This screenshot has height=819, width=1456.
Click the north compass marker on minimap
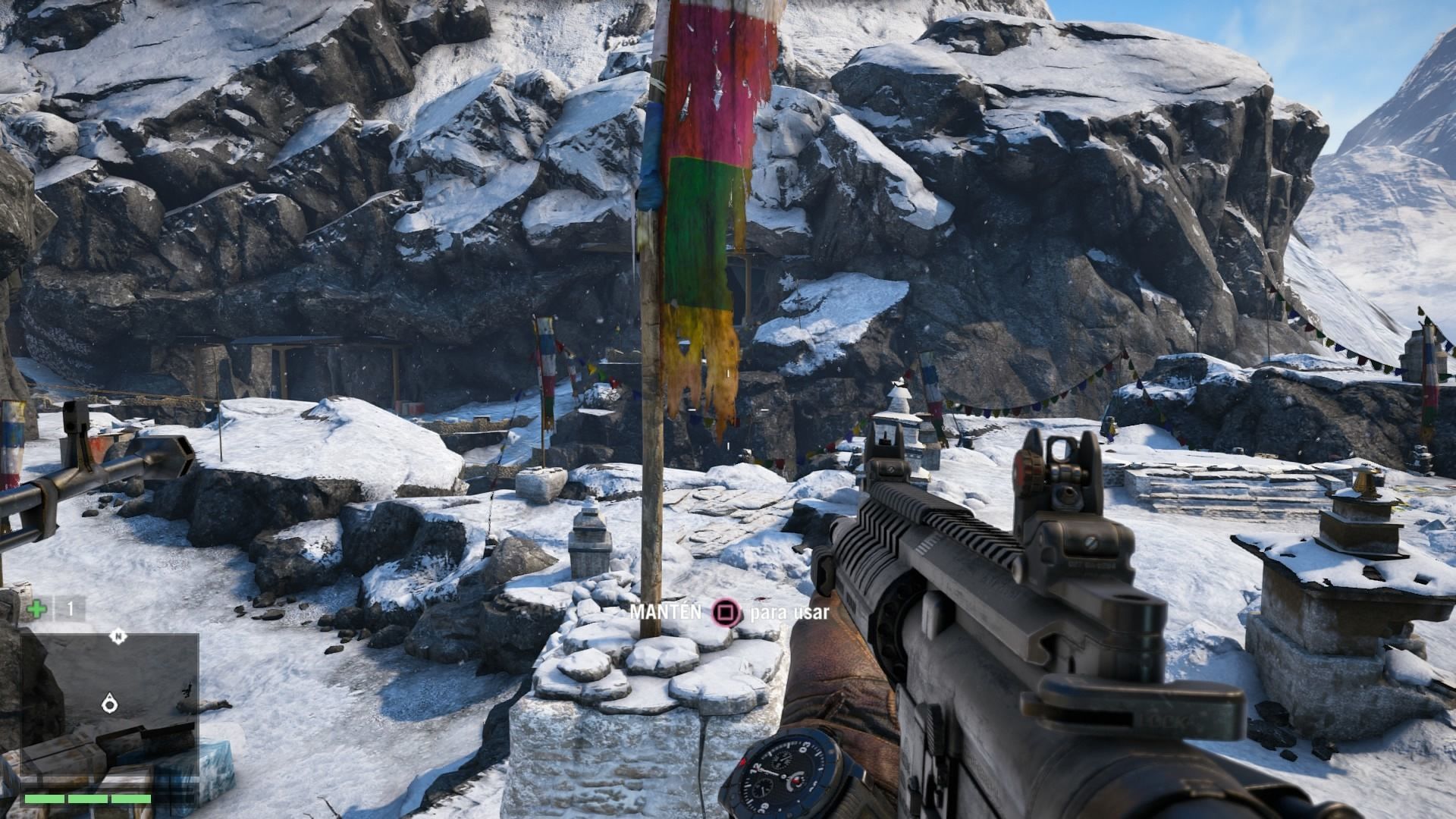pyautogui.click(x=118, y=636)
